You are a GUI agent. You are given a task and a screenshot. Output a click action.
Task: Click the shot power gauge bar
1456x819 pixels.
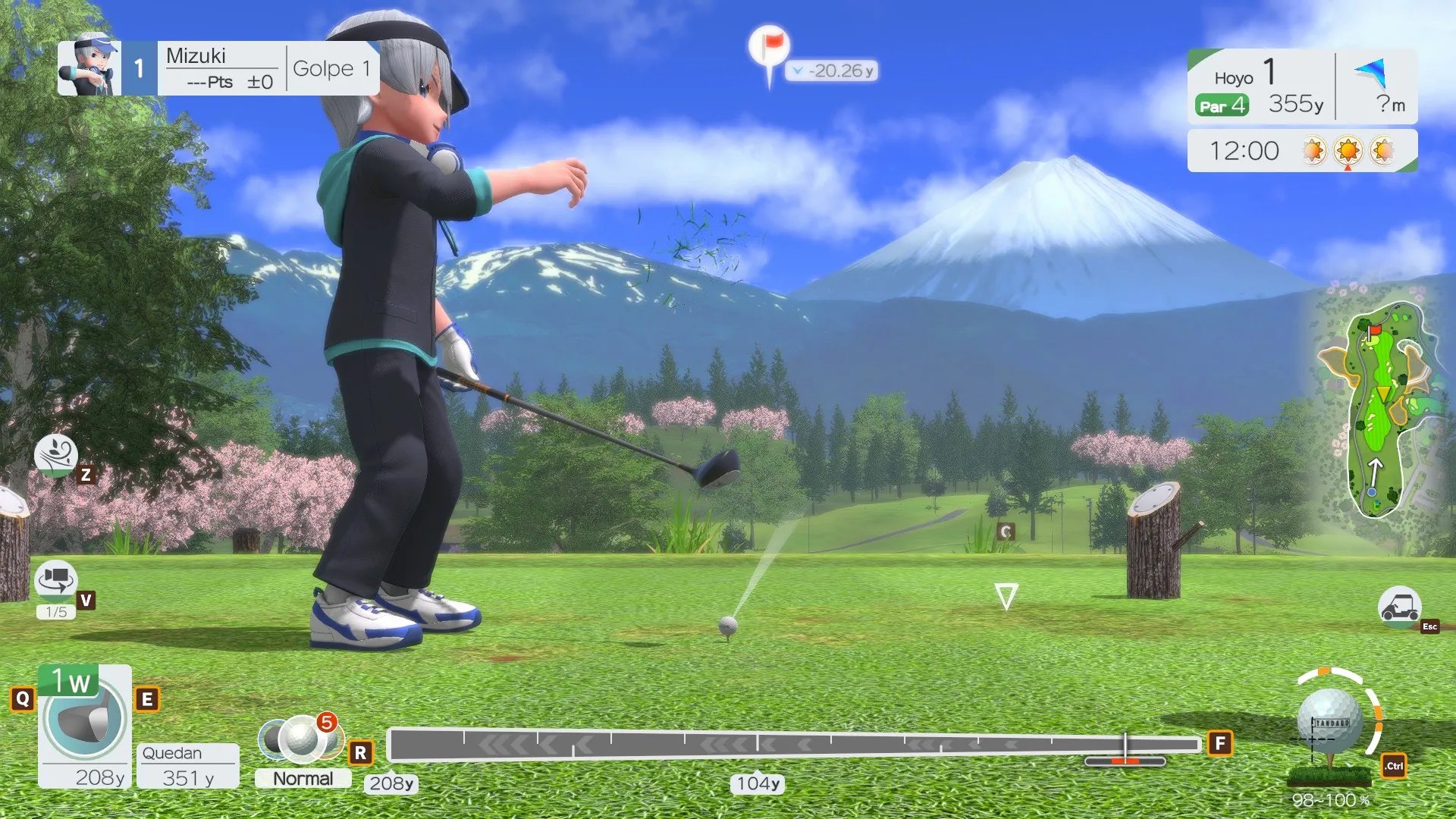point(793,745)
